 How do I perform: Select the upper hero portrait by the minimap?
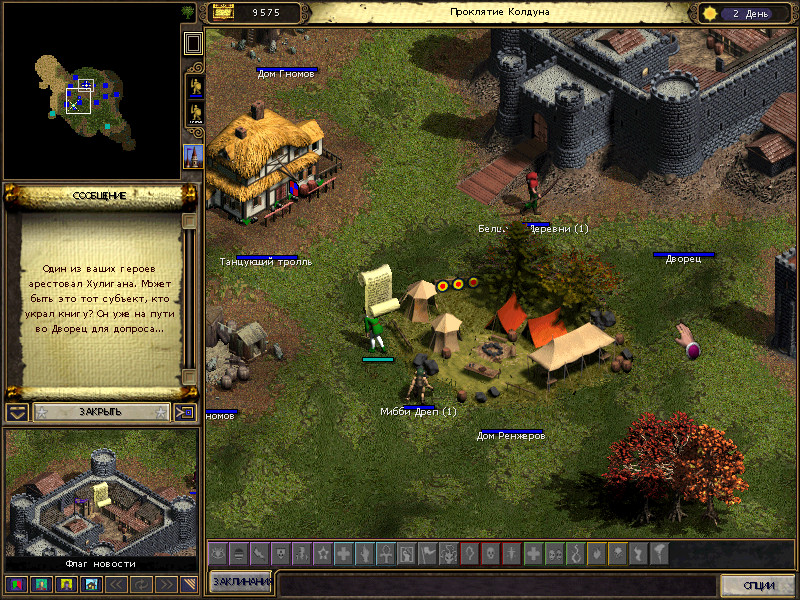click(193, 87)
